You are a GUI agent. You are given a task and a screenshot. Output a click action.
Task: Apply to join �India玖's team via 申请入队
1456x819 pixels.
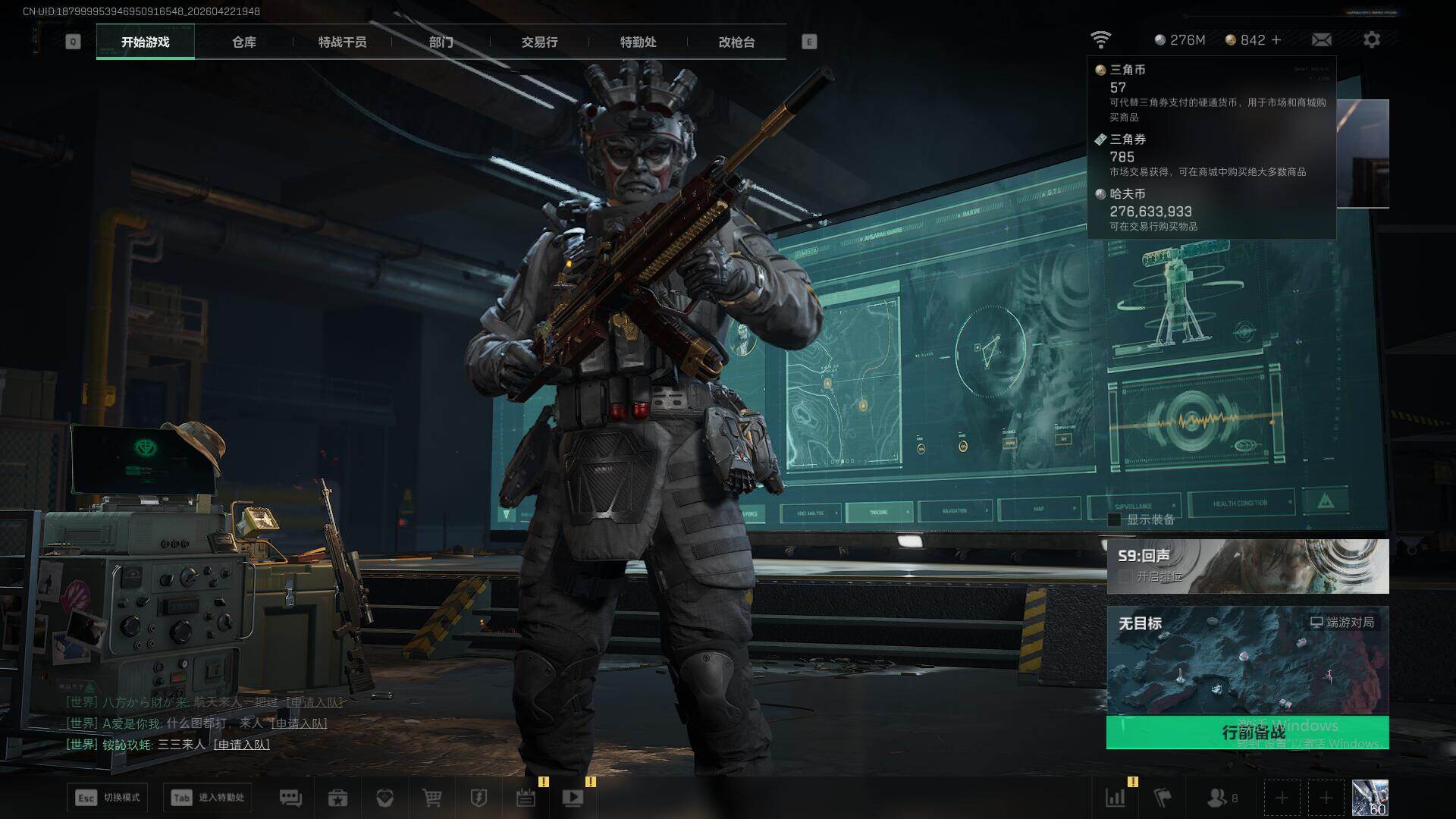click(x=241, y=745)
